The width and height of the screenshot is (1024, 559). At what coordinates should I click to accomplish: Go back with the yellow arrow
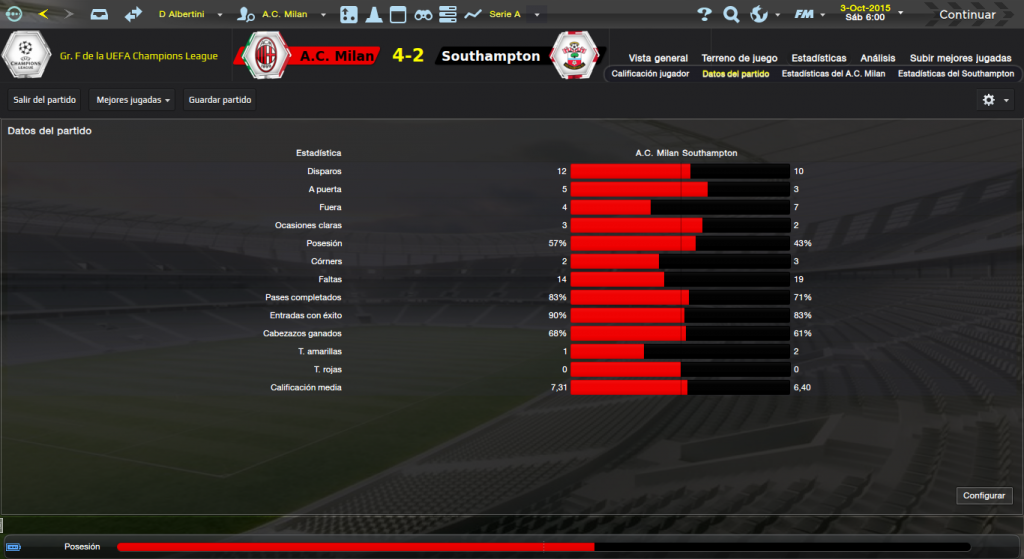(x=43, y=14)
